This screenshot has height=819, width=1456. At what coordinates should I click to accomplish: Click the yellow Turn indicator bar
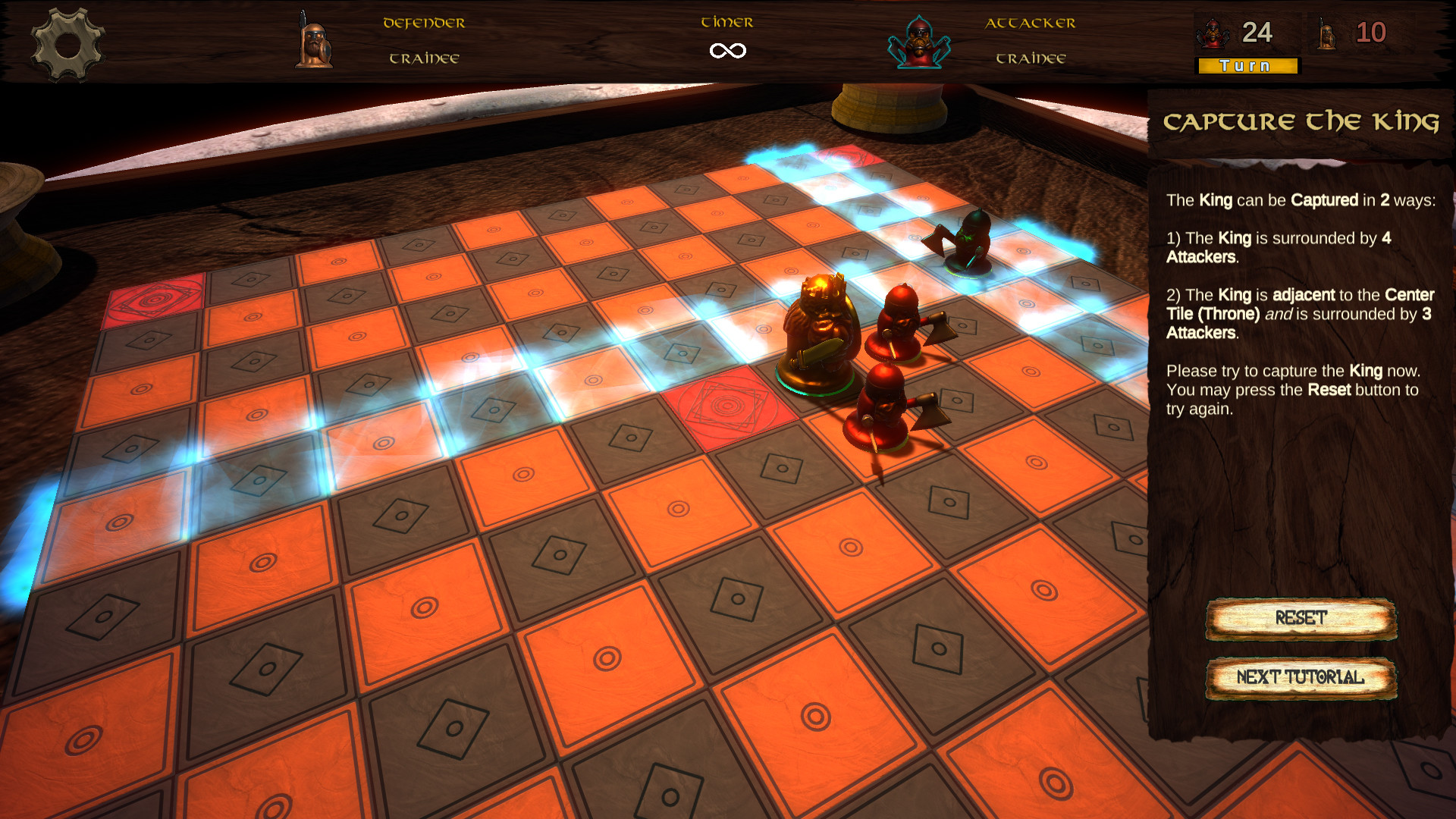point(1246,66)
